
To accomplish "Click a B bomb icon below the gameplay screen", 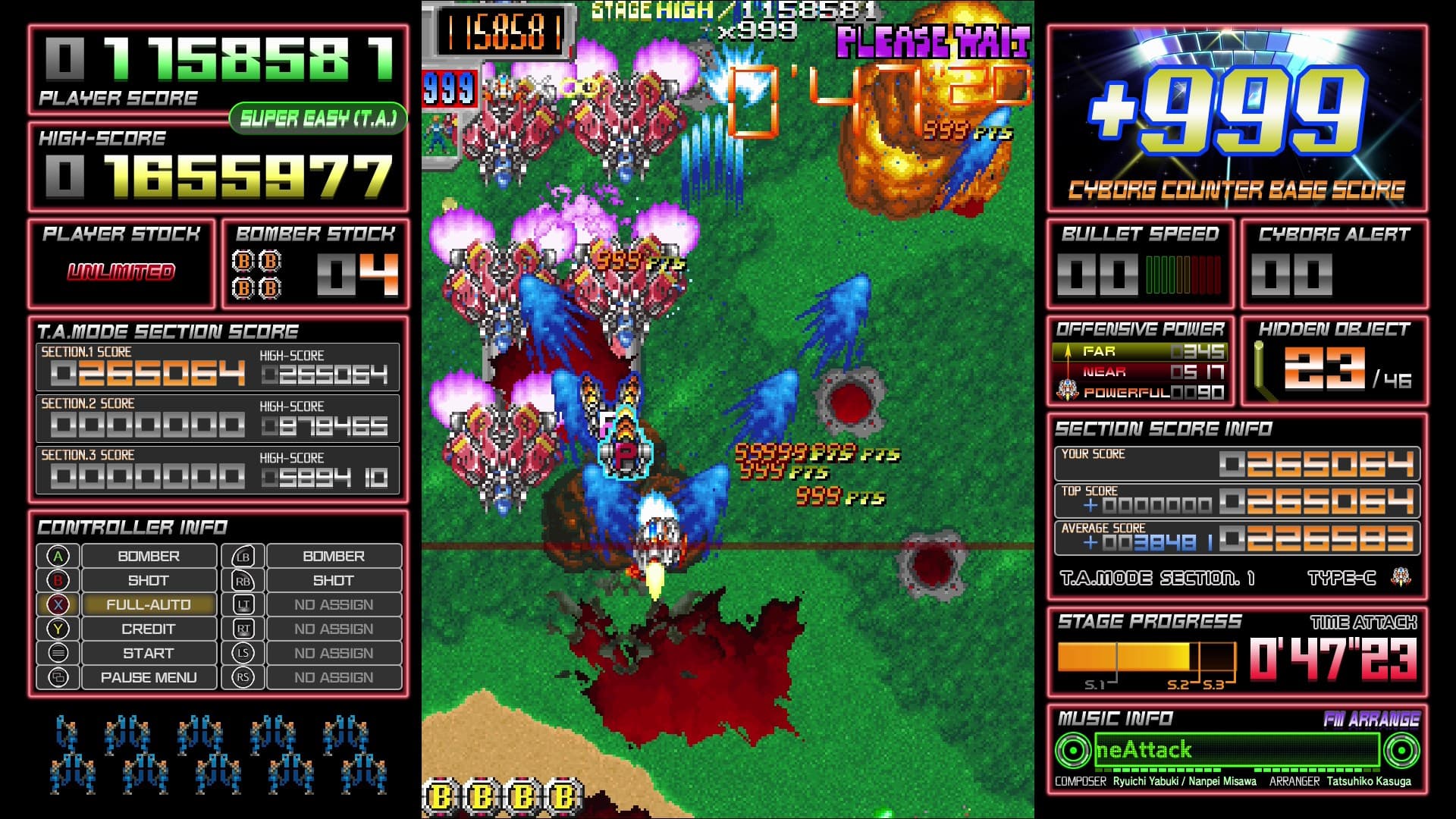I will pos(443,797).
